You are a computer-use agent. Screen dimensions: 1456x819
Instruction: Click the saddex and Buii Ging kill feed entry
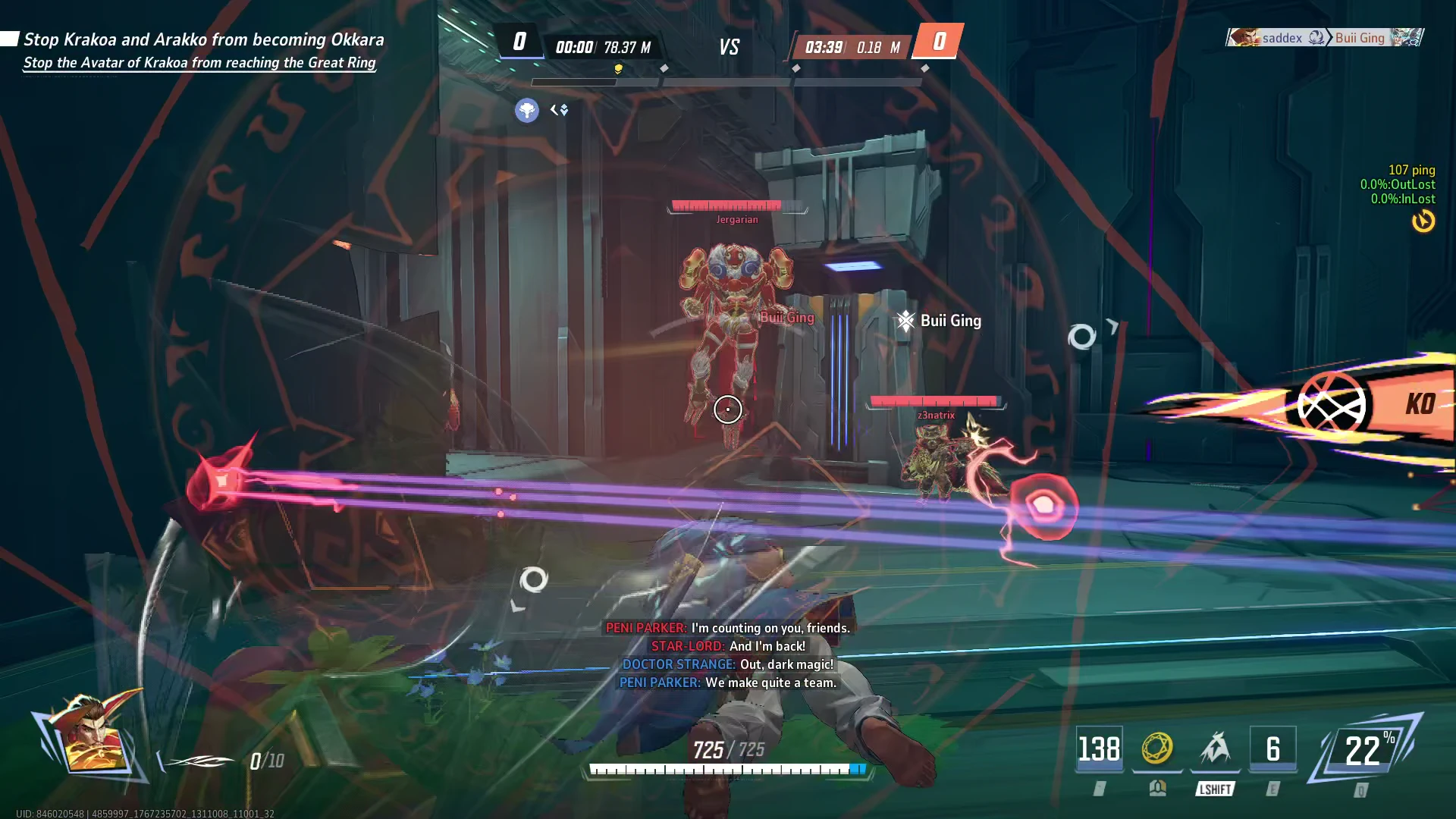click(x=1324, y=38)
